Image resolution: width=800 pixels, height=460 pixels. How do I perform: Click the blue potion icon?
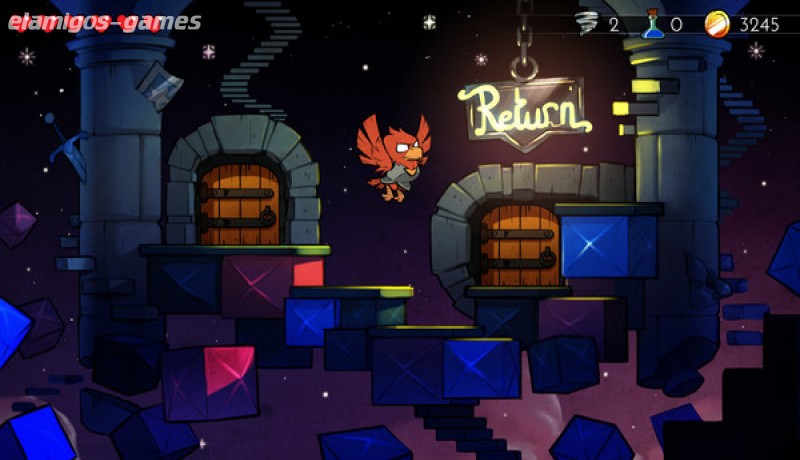[x=653, y=23]
